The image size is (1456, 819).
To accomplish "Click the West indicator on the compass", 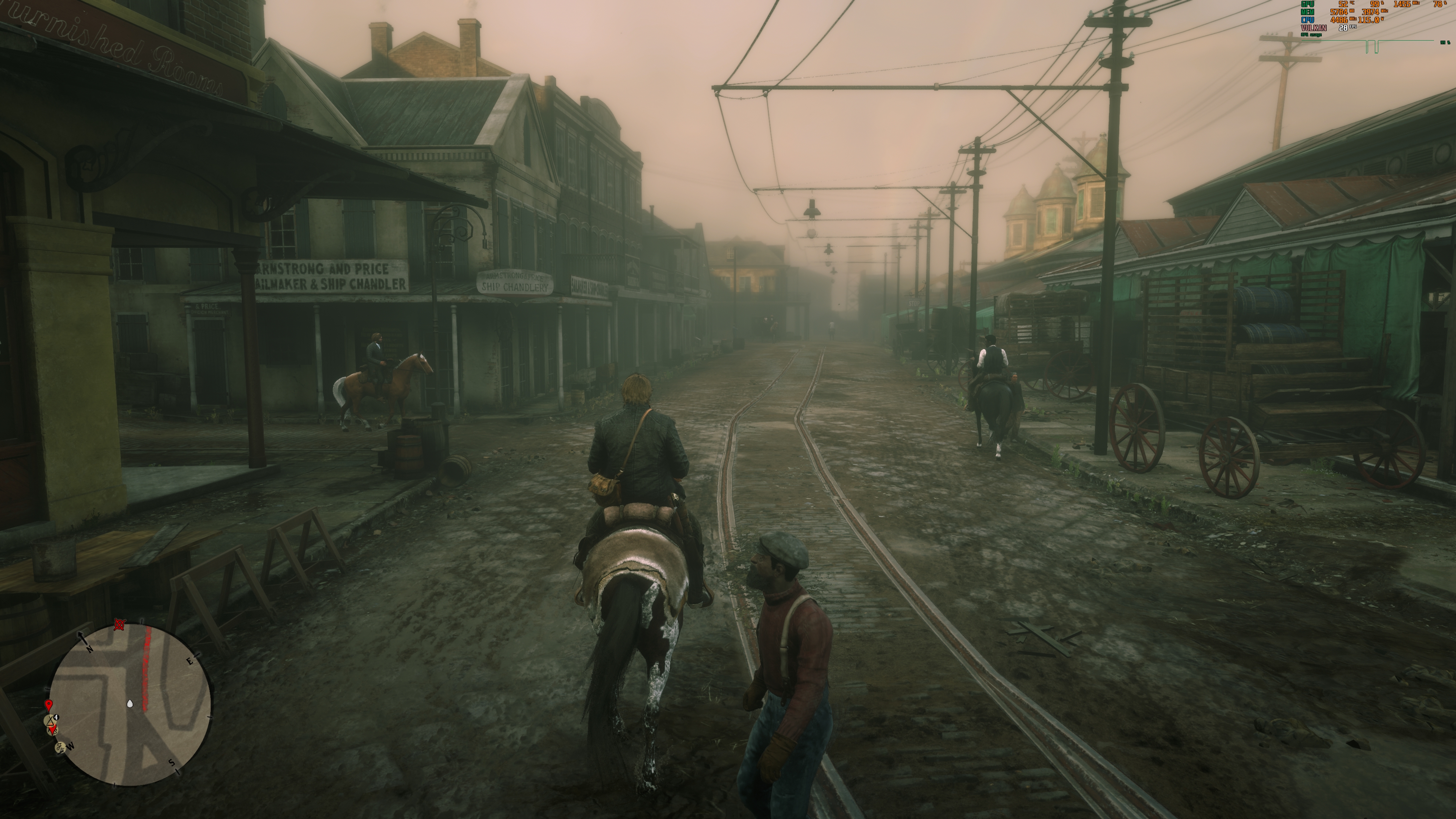I will coord(71,747).
